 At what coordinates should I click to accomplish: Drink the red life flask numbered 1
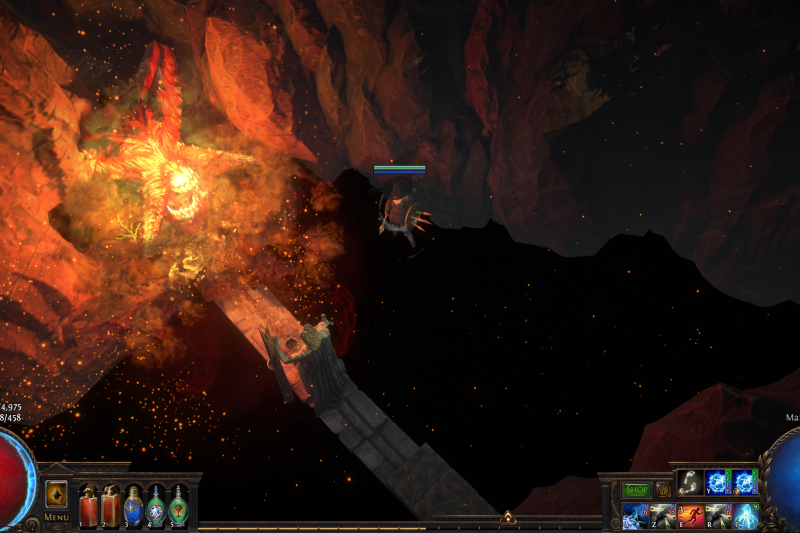tap(88, 506)
